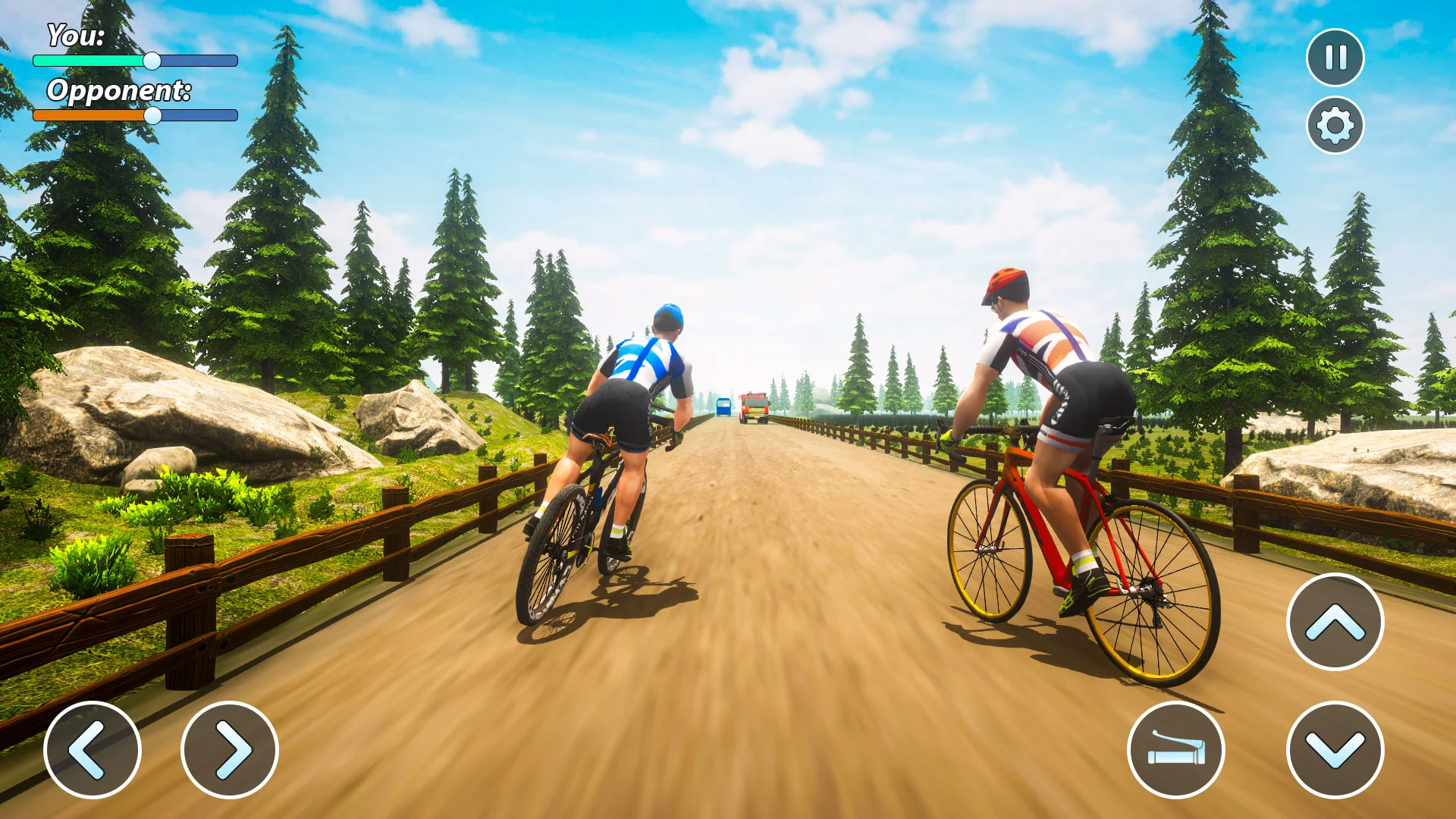
Task: Select the Opponent: progress label
Action: [119, 90]
